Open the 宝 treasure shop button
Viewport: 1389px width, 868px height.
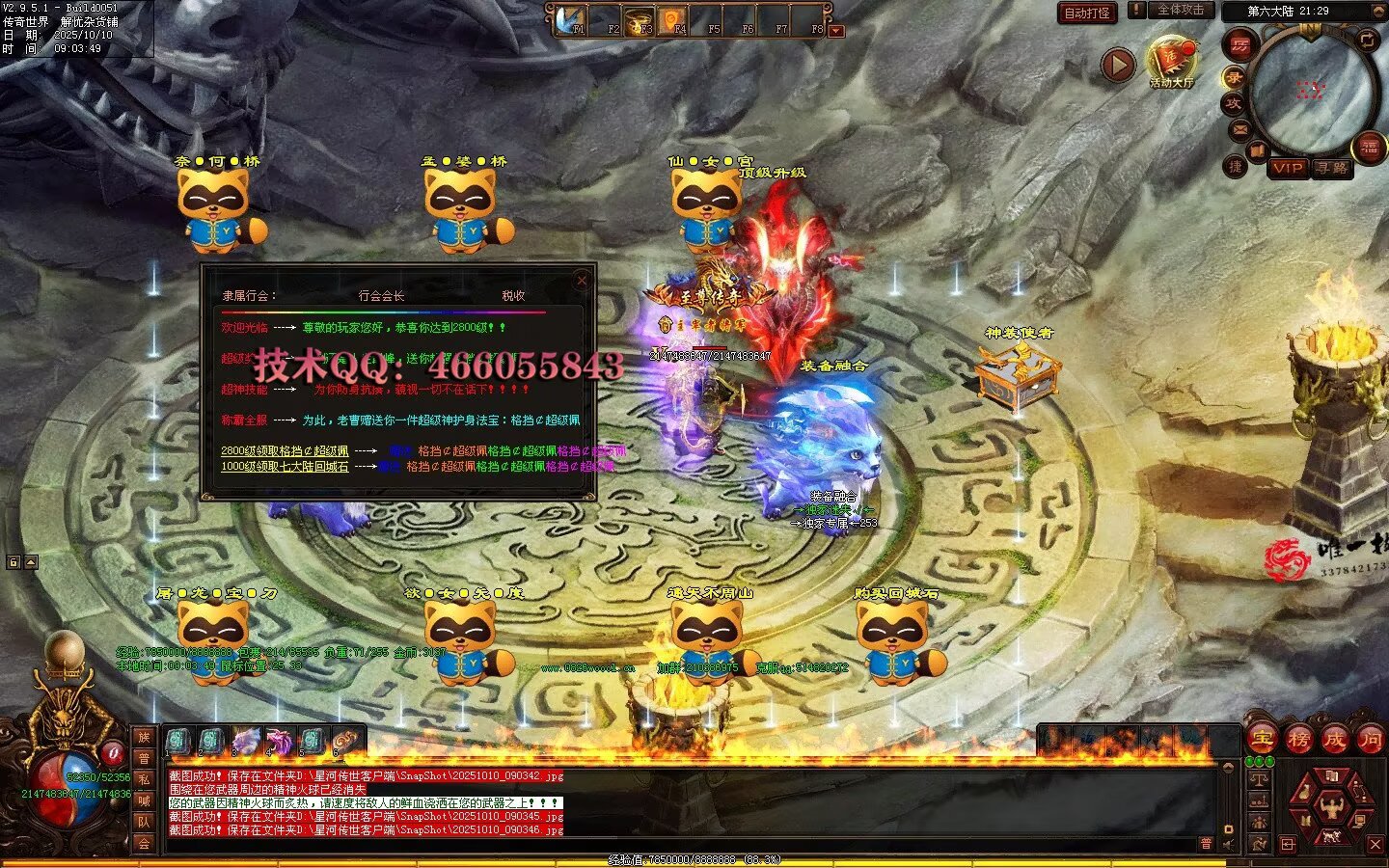click(x=1261, y=740)
